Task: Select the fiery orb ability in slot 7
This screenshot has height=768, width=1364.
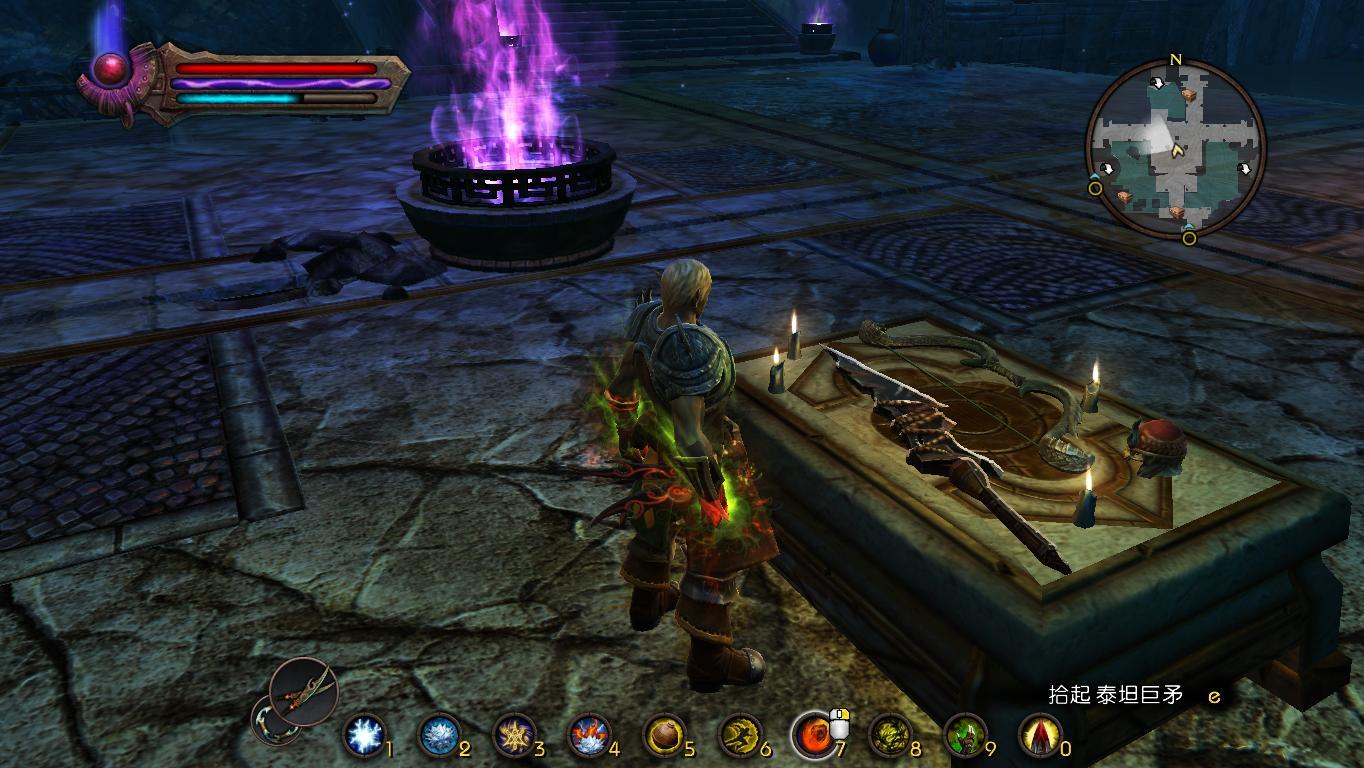Action: click(814, 736)
